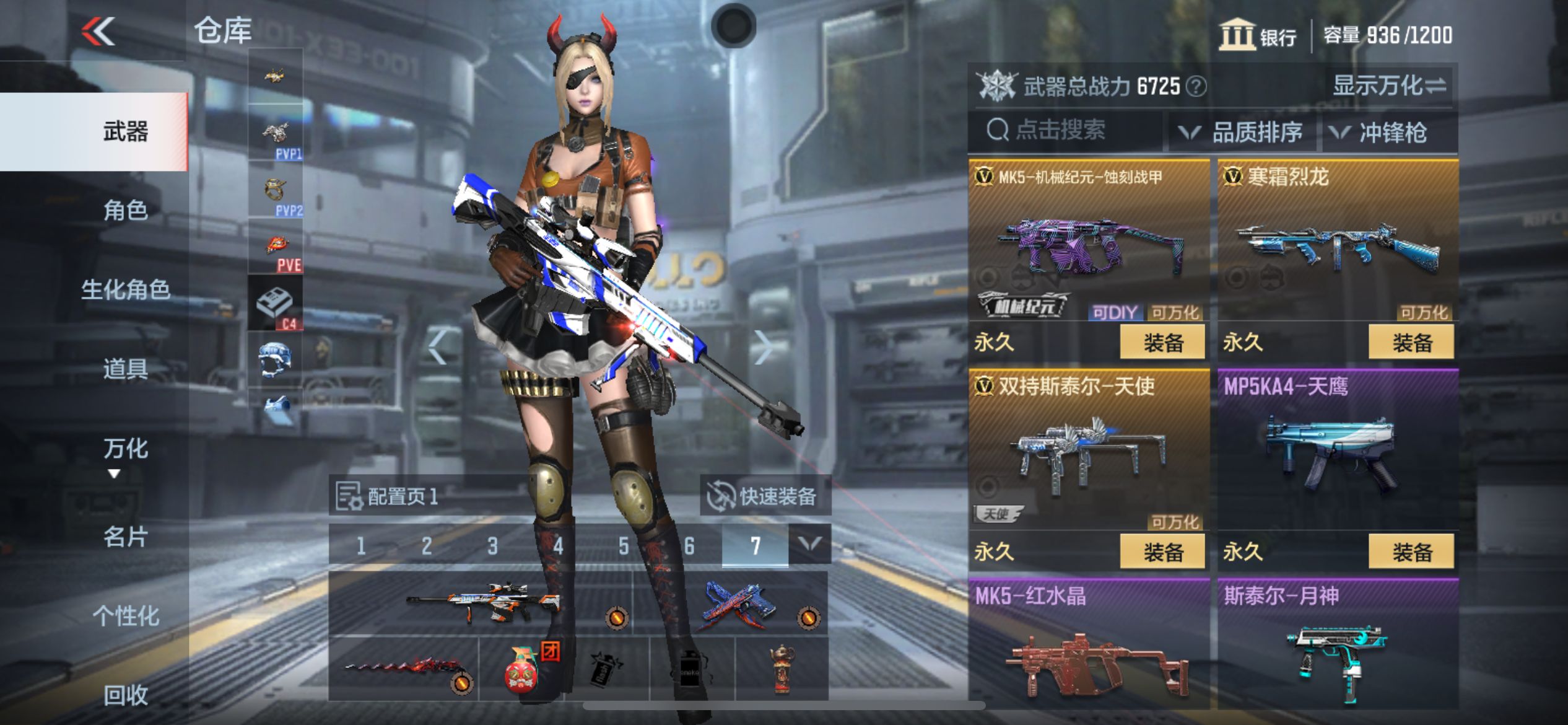Switch to loadout slot 3
1568x725 pixels.
[492, 546]
